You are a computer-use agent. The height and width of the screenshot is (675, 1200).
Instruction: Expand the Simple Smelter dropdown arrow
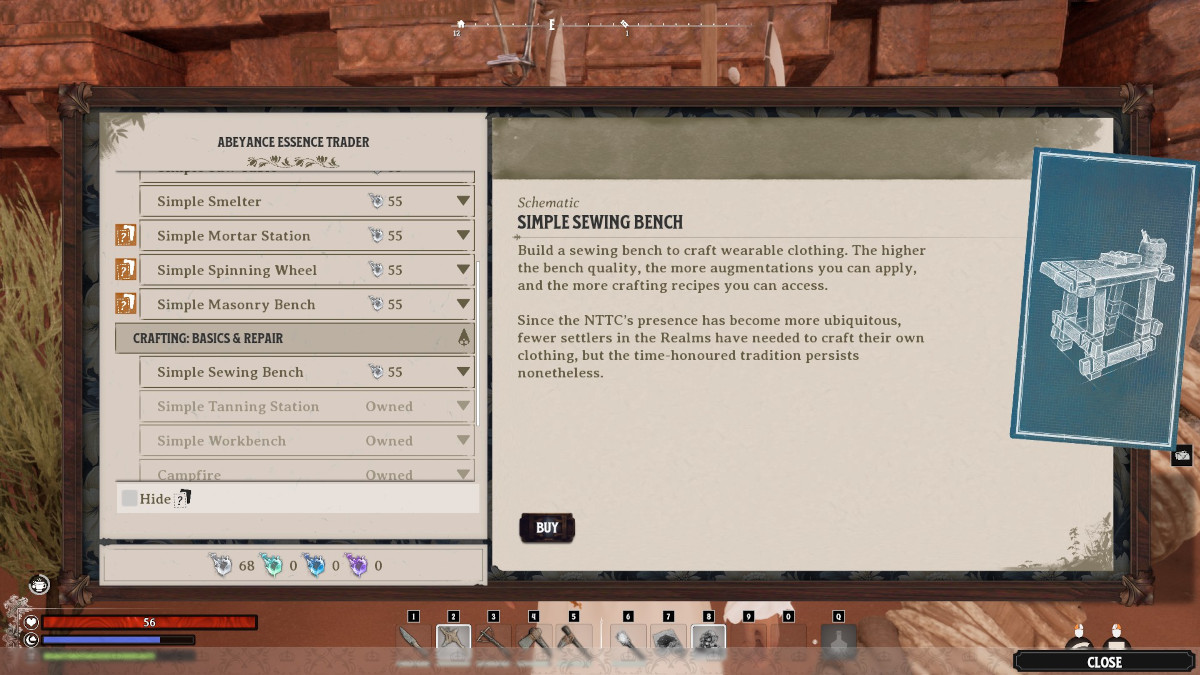(462, 202)
